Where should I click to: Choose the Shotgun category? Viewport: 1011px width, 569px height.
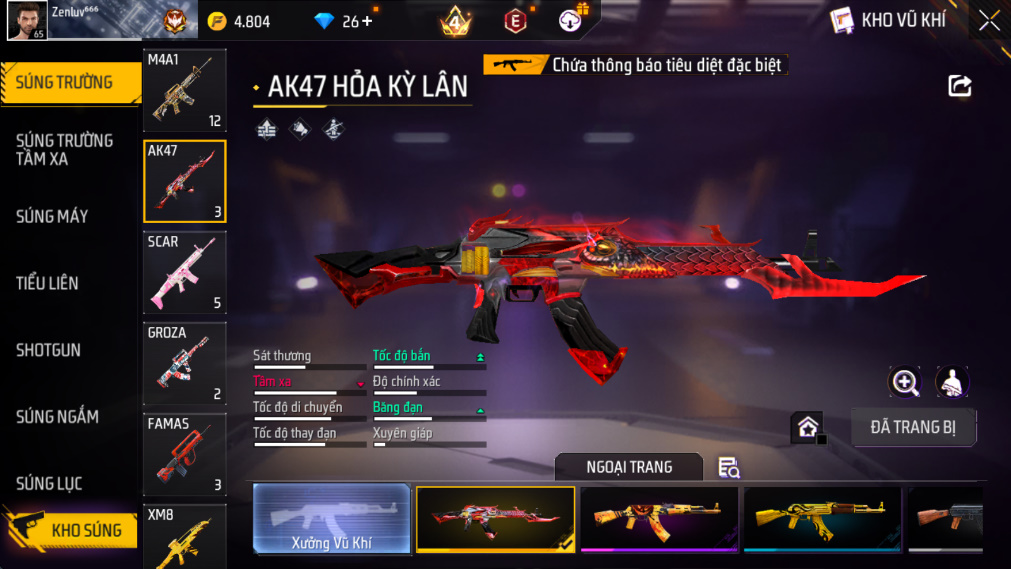[x=48, y=351]
